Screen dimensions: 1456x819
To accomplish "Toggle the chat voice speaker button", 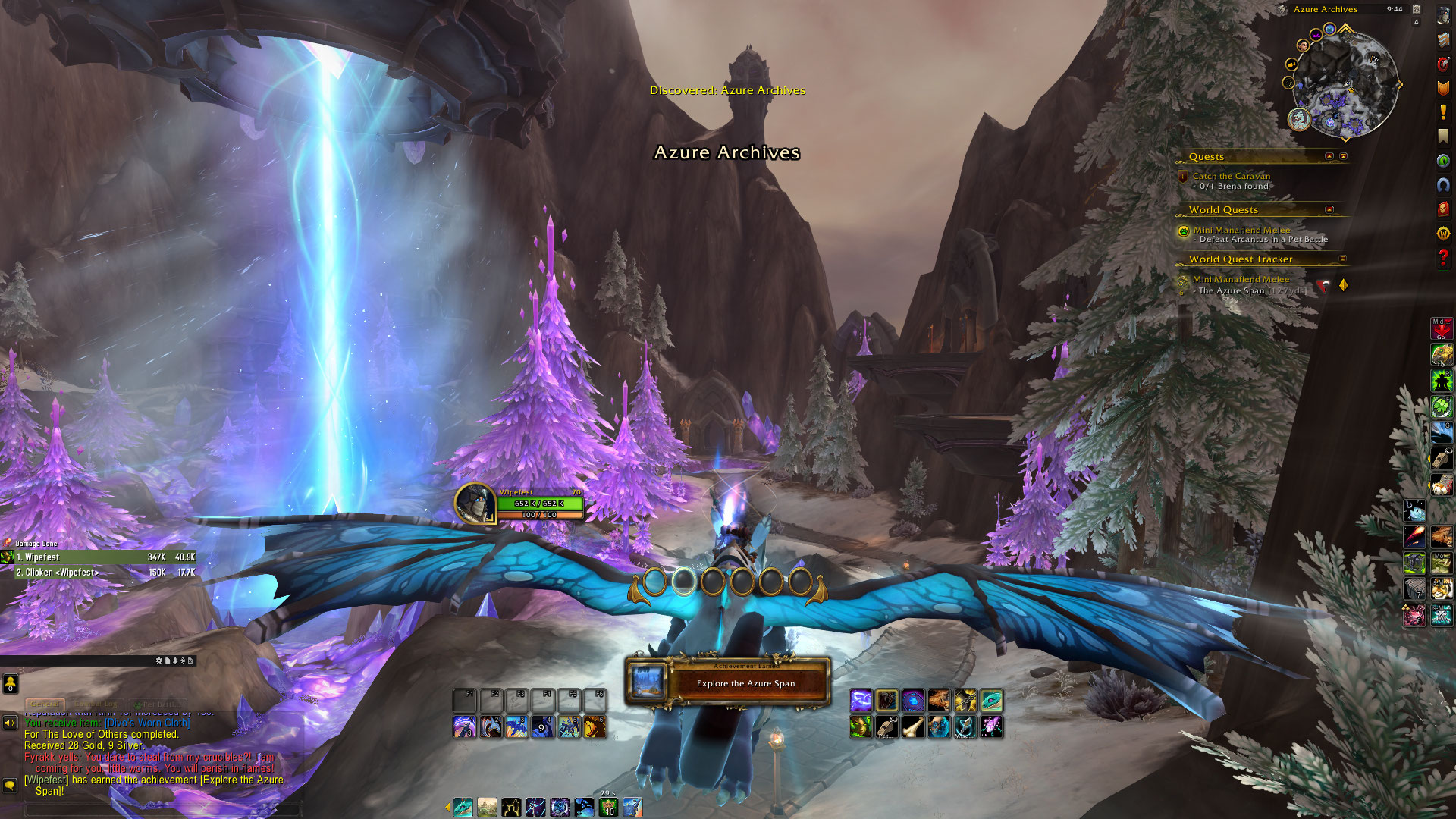I will pyautogui.click(x=10, y=723).
